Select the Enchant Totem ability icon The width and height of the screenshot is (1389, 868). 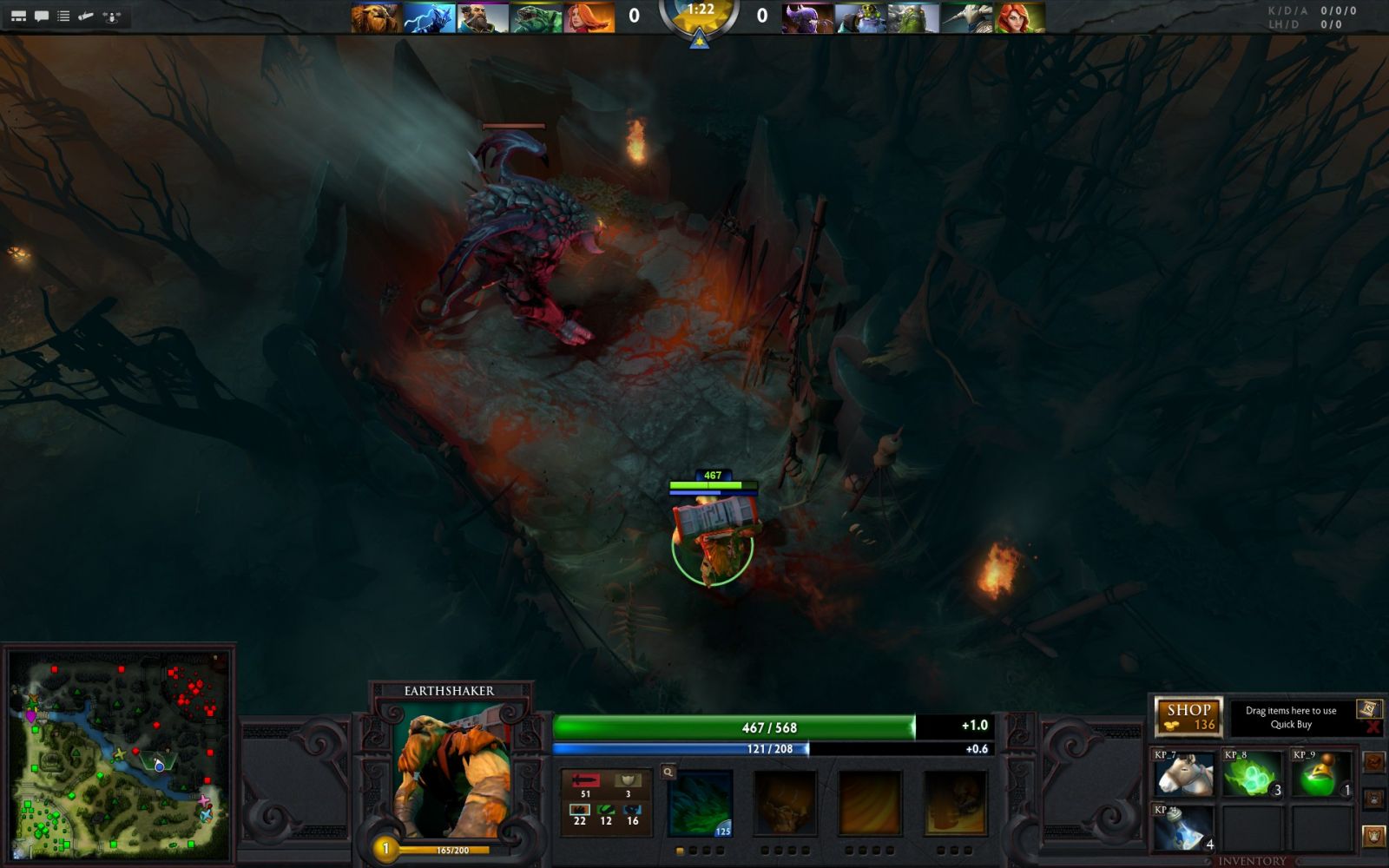(x=785, y=805)
